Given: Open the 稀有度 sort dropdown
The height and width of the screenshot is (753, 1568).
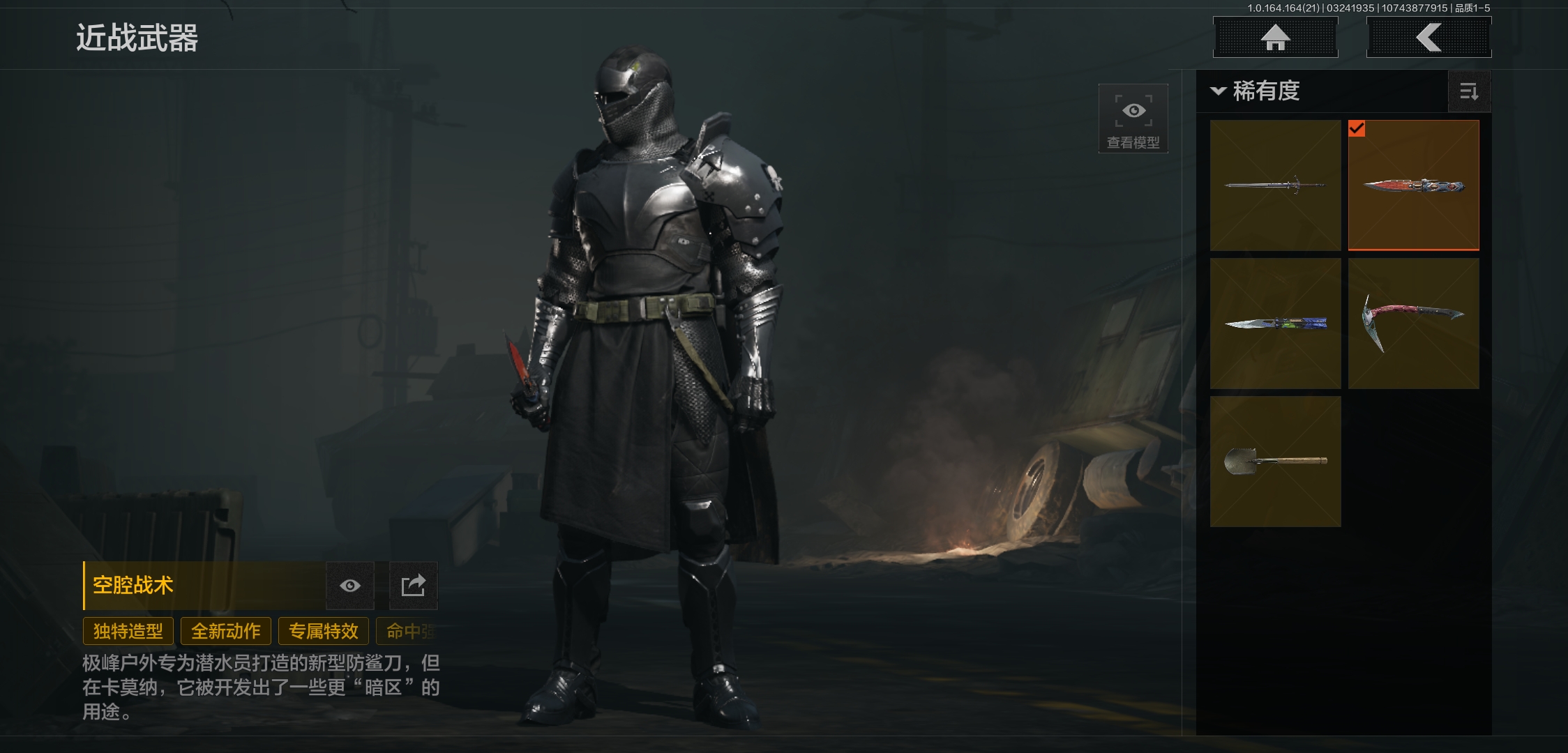Looking at the screenshot, I should pos(1257,91).
